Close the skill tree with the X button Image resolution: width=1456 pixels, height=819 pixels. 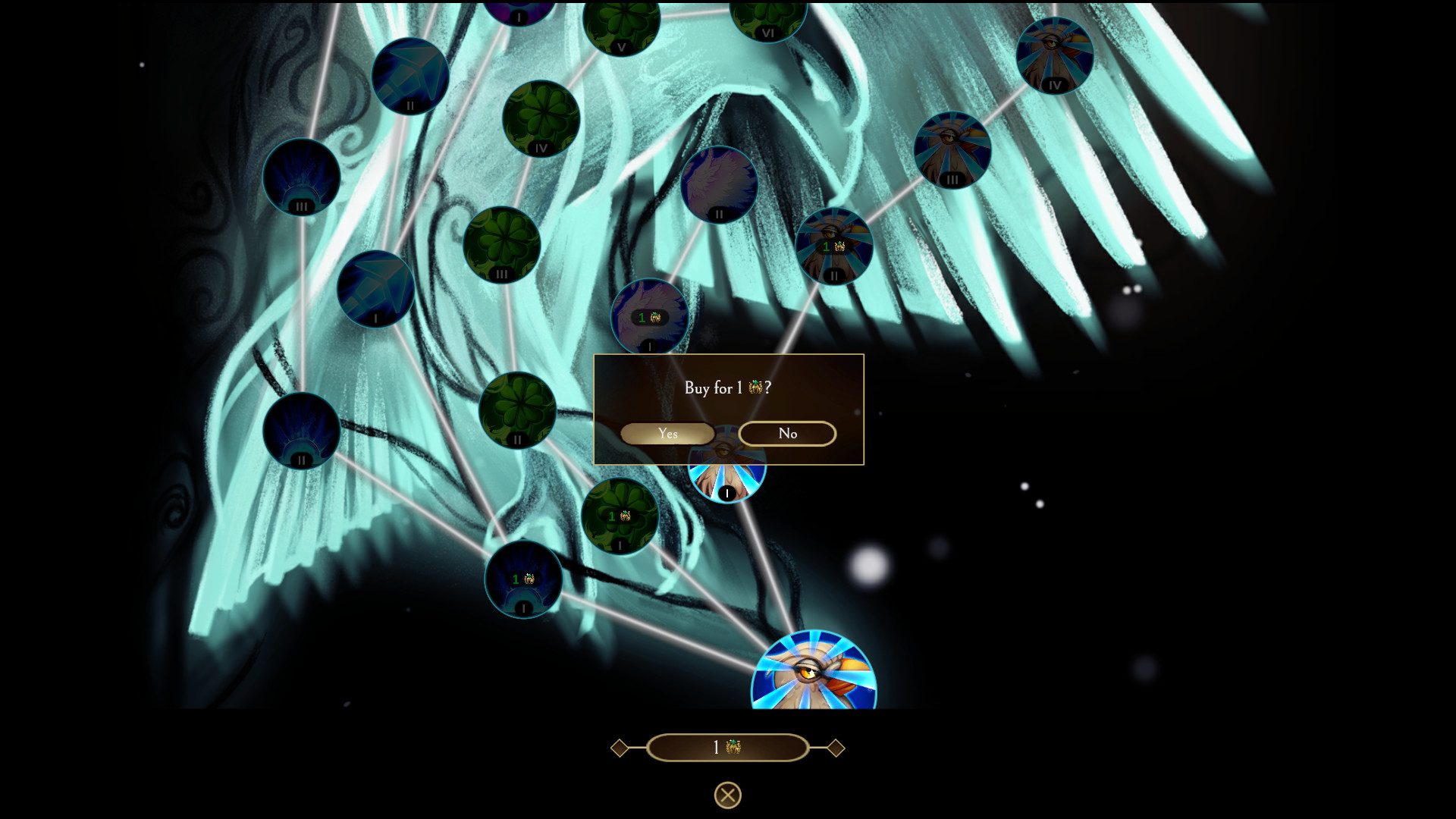click(x=726, y=793)
